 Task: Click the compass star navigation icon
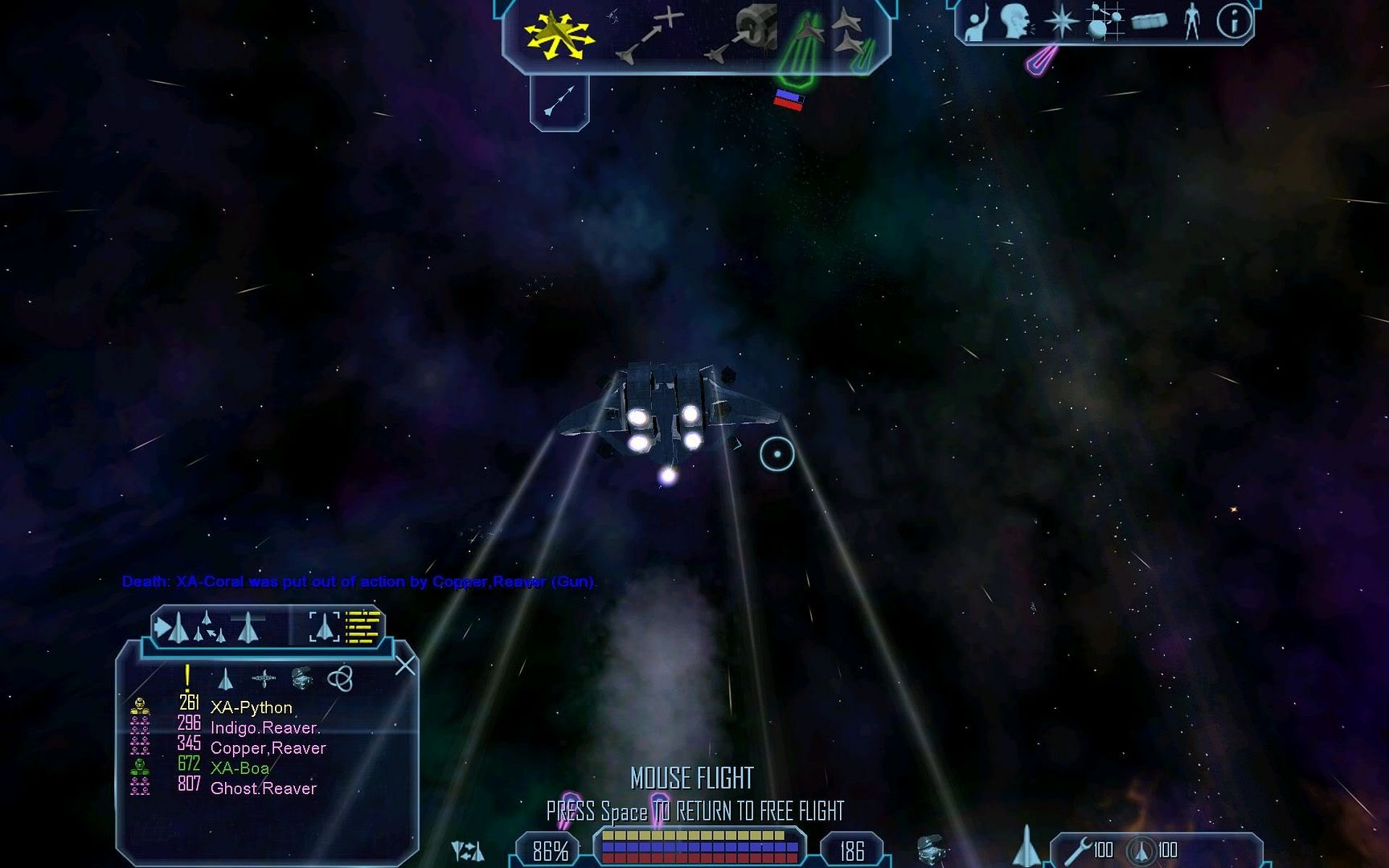1061,22
